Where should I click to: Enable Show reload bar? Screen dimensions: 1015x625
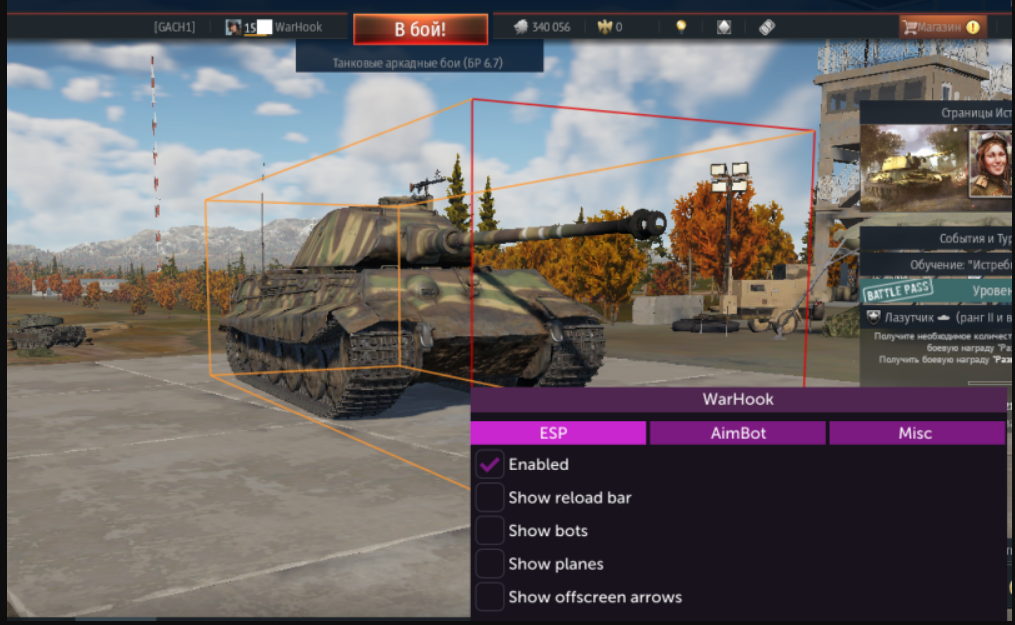click(x=490, y=497)
